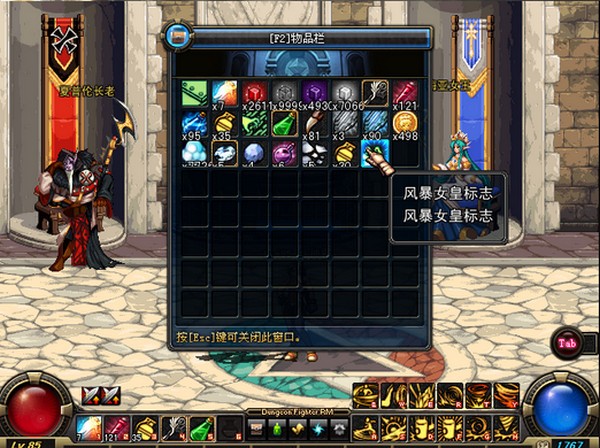Click the crossed swords buff icon

[93, 395]
